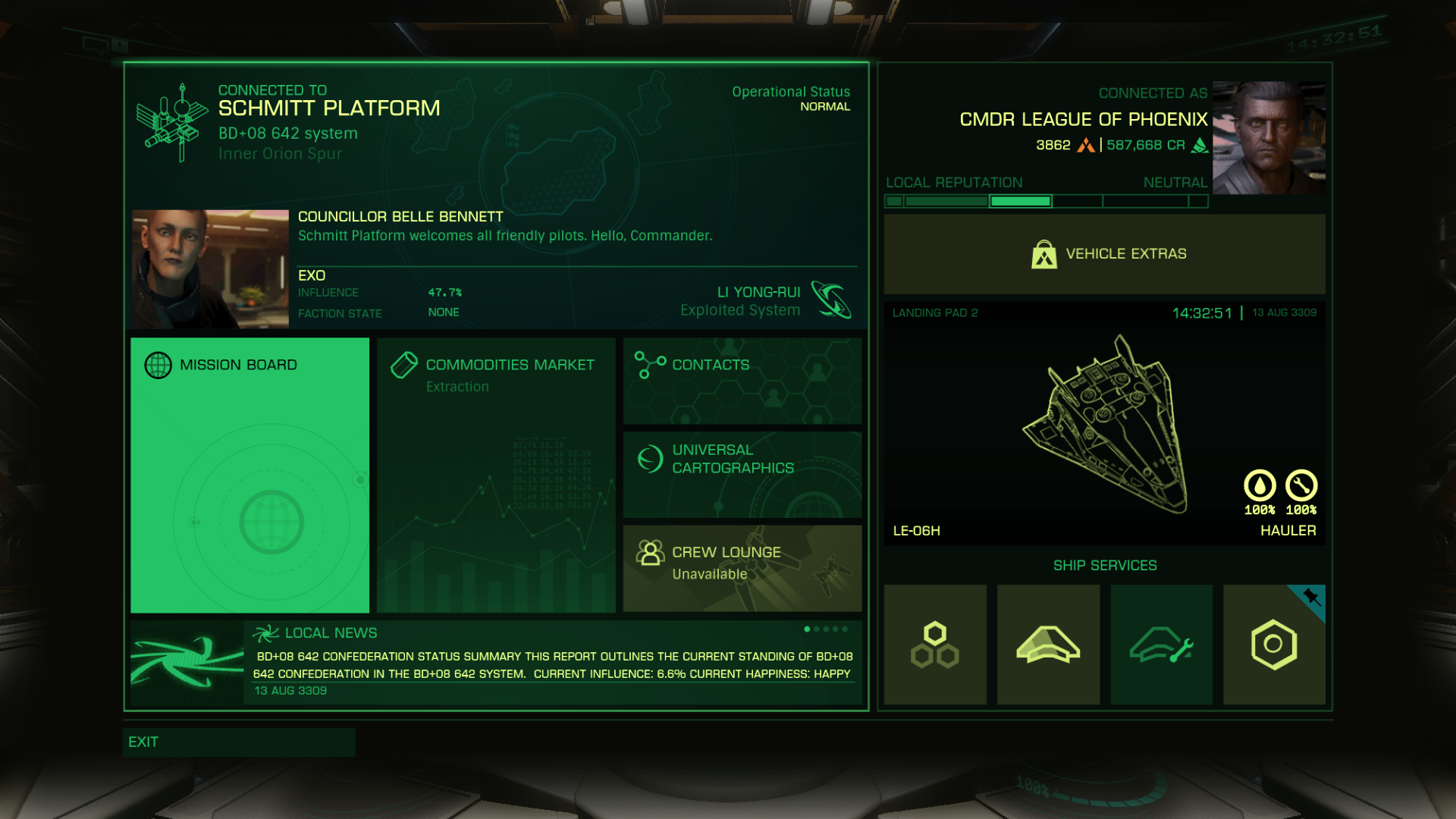Click the commander portrait
1456x819 pixels.
(1269, 138)
